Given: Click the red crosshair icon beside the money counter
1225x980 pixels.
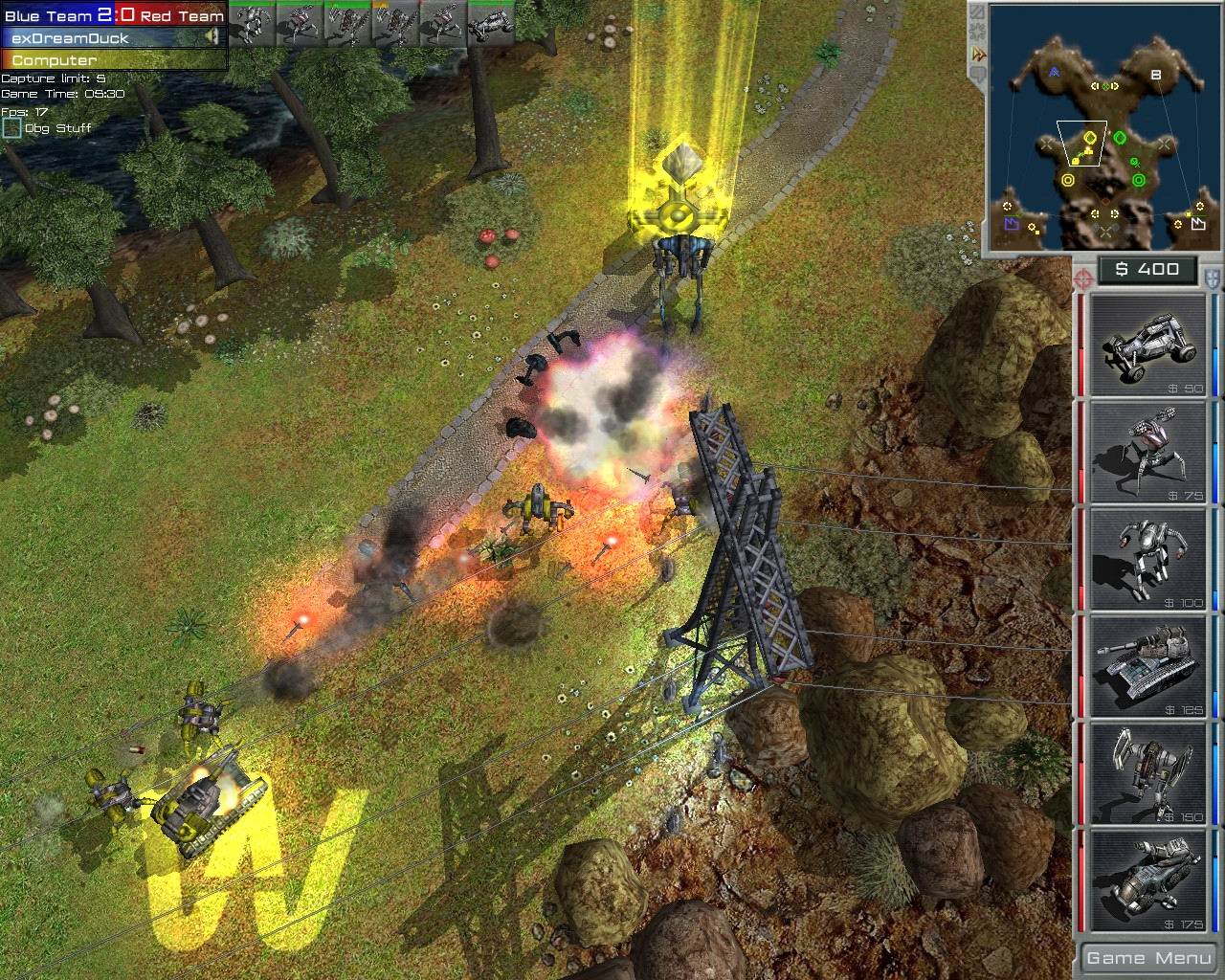Looking at the screenshot, I should point(1082,279).
